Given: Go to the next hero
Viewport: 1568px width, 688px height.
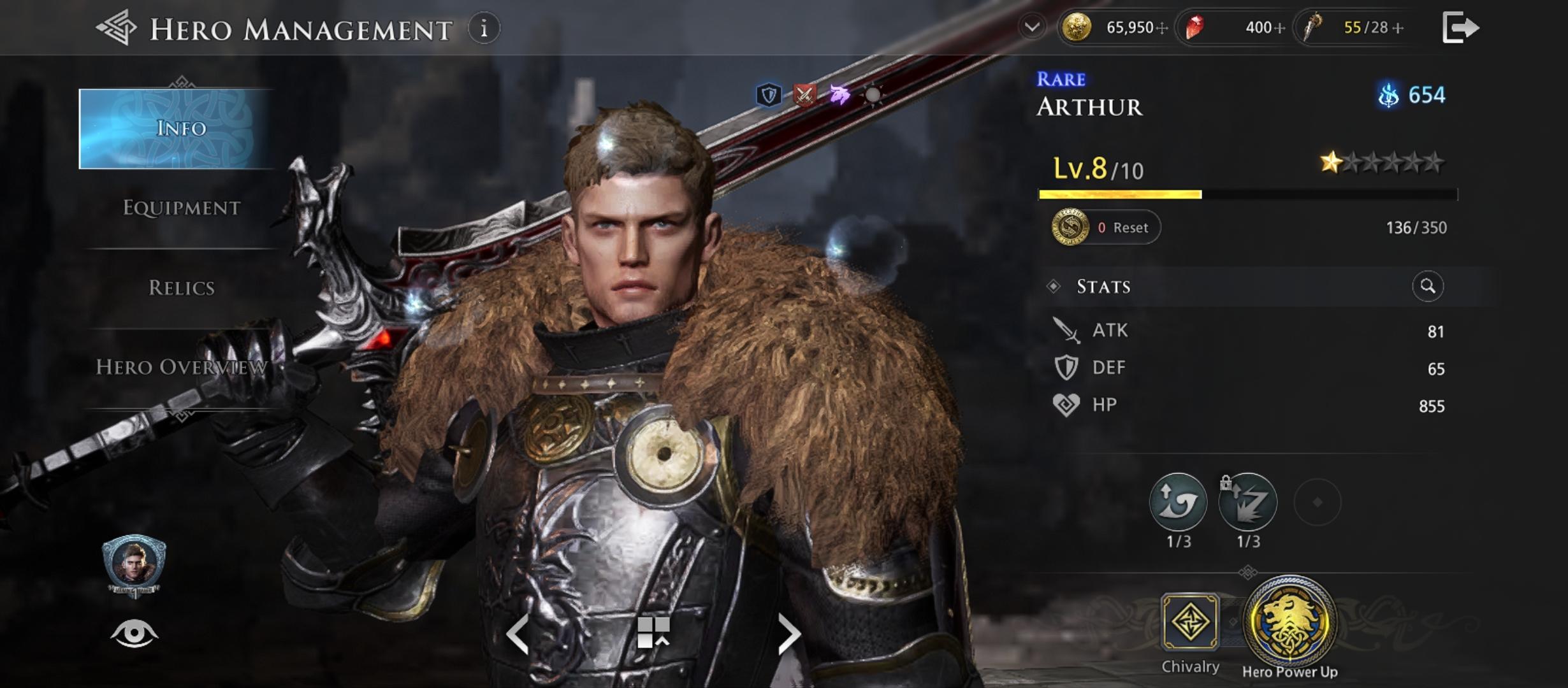Looking at the screenshot, I should click(789, 634).
